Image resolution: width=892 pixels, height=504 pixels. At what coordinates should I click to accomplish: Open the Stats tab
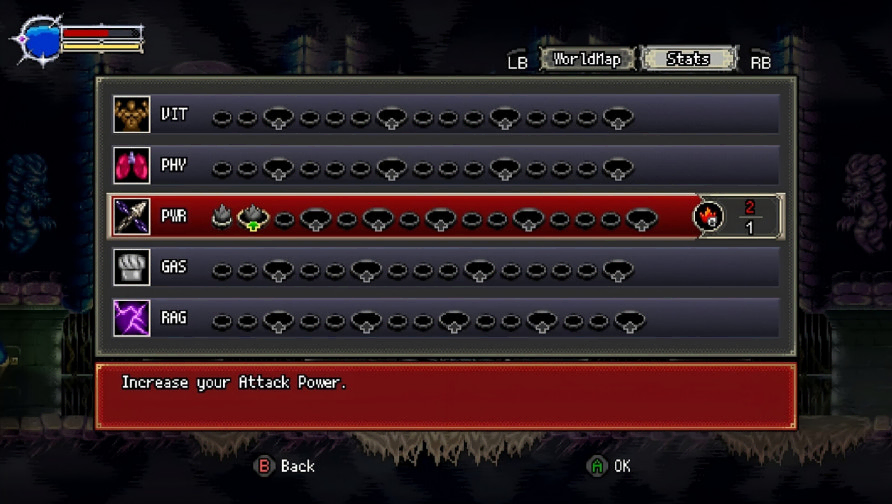coord(687,59)
